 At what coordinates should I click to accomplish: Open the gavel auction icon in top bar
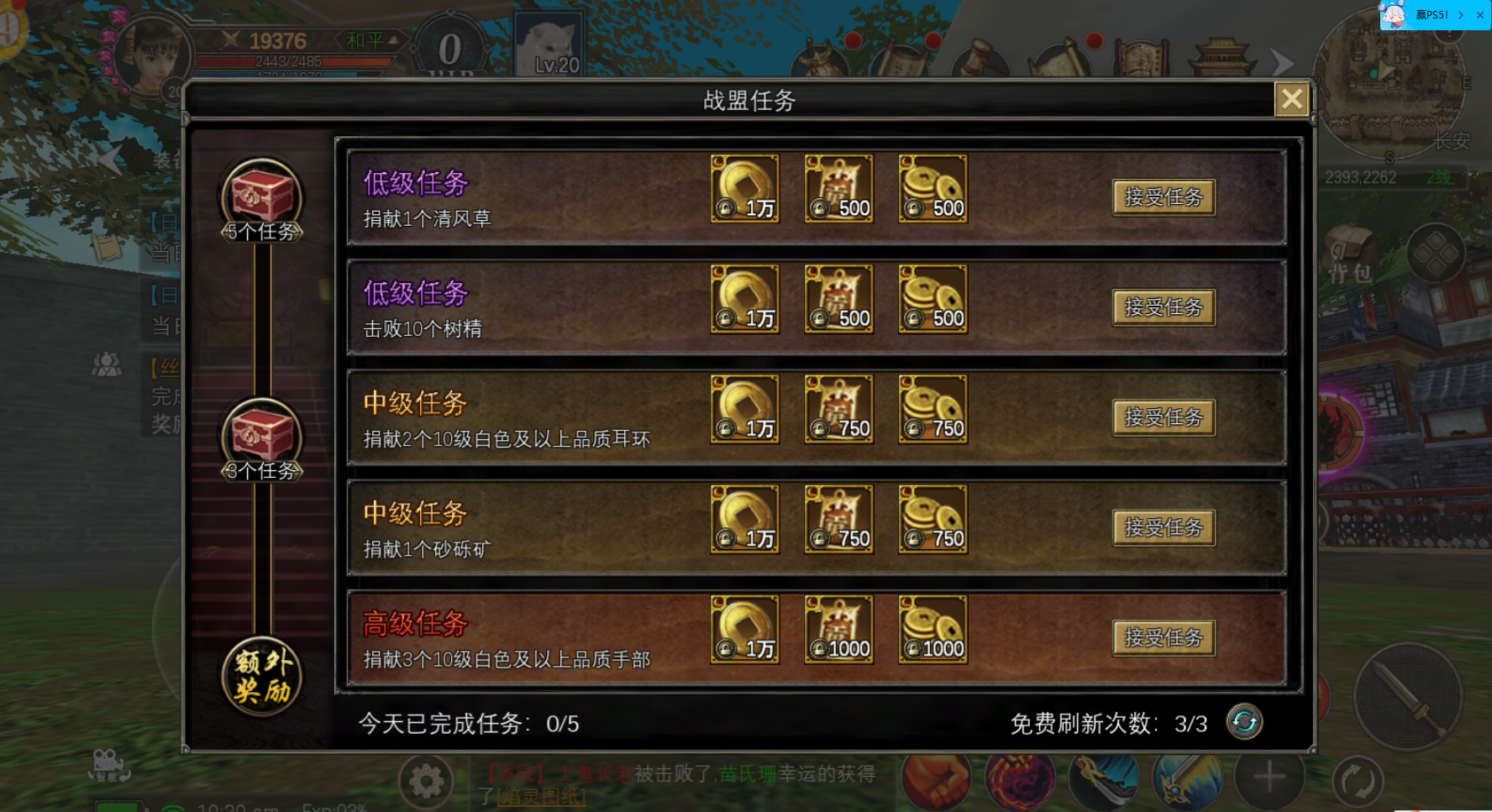point(980,59)
